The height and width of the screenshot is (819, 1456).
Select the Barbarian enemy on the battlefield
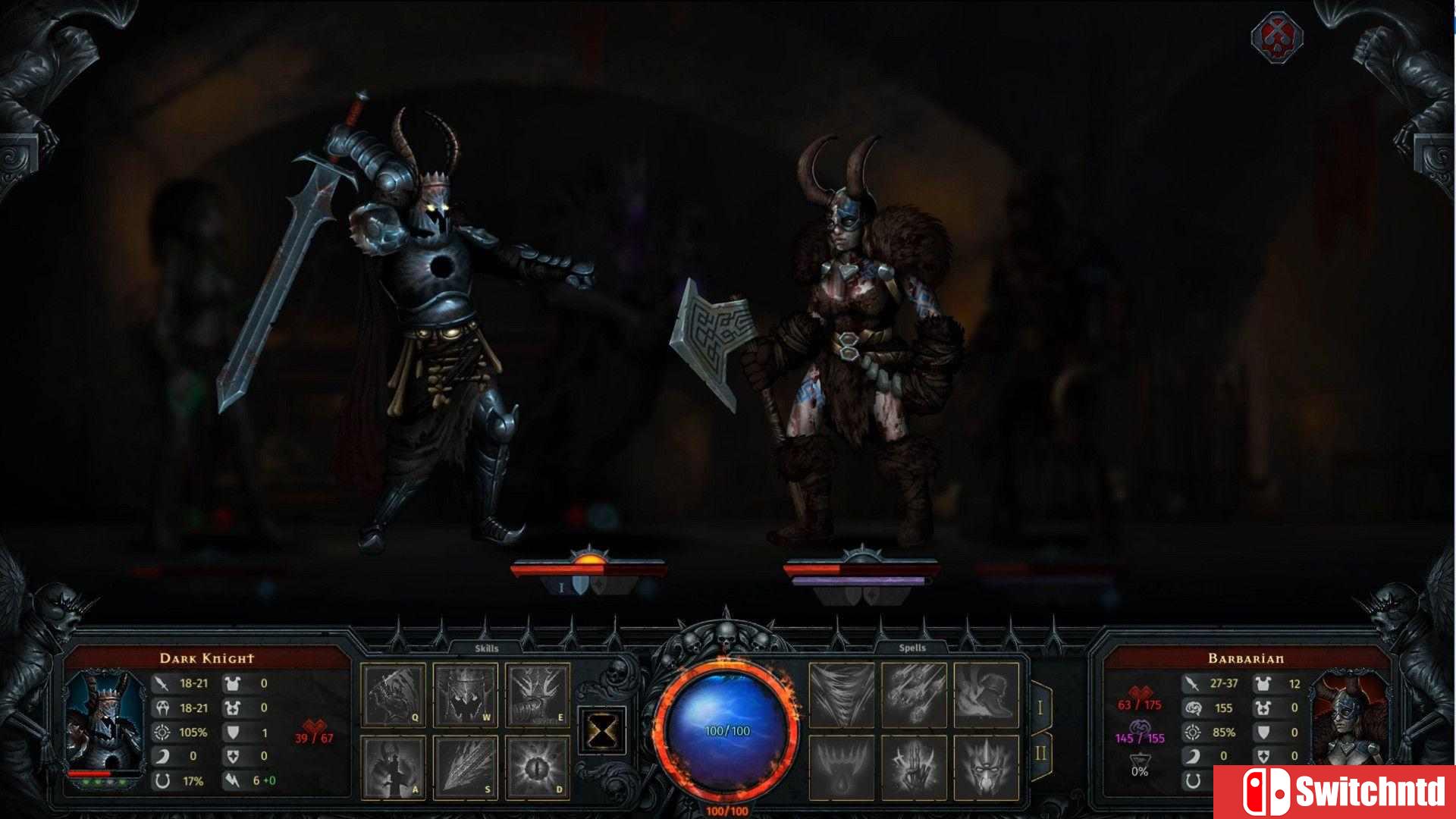[857, 341]
